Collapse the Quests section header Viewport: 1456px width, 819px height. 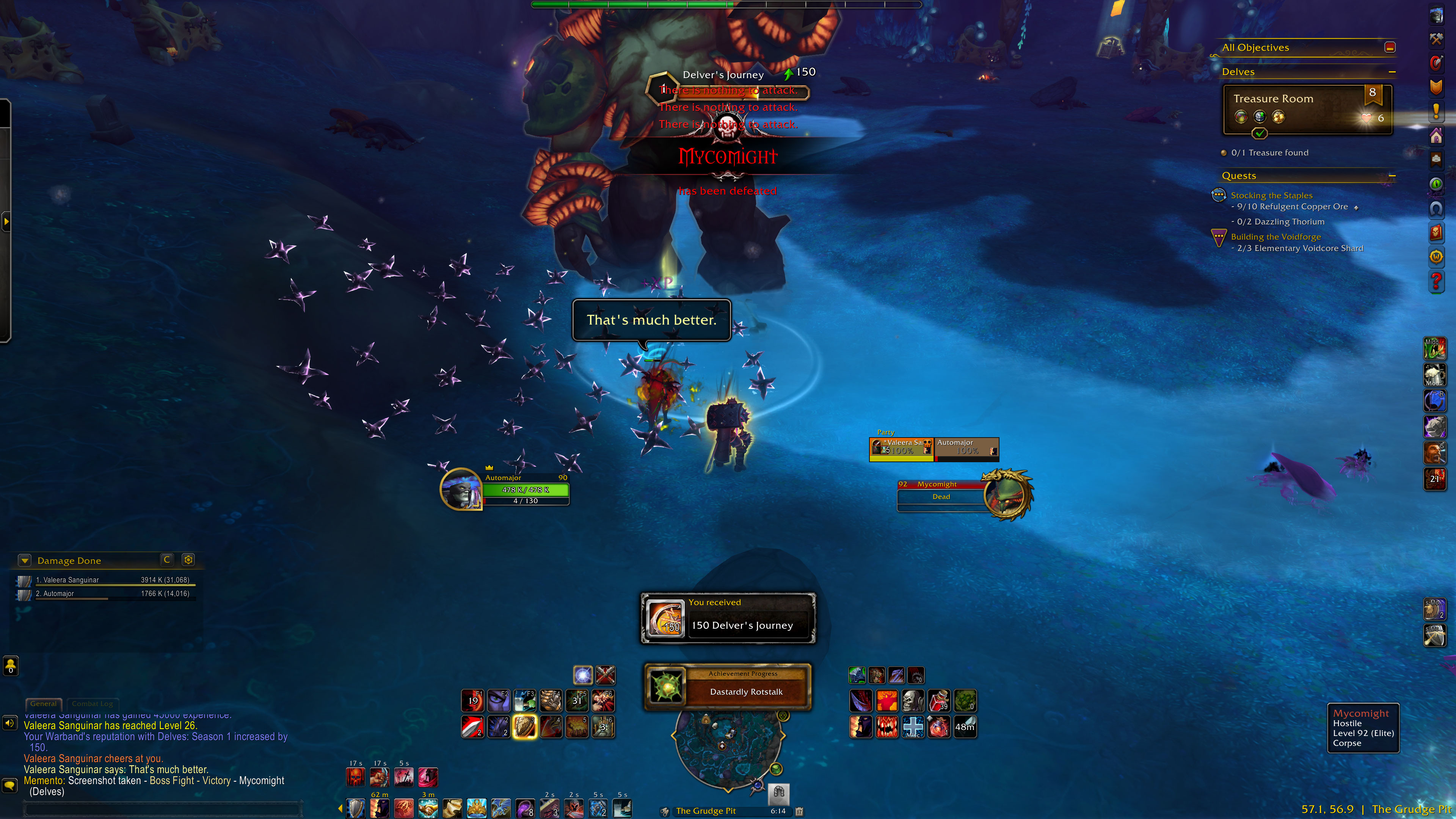(1392, 176)
